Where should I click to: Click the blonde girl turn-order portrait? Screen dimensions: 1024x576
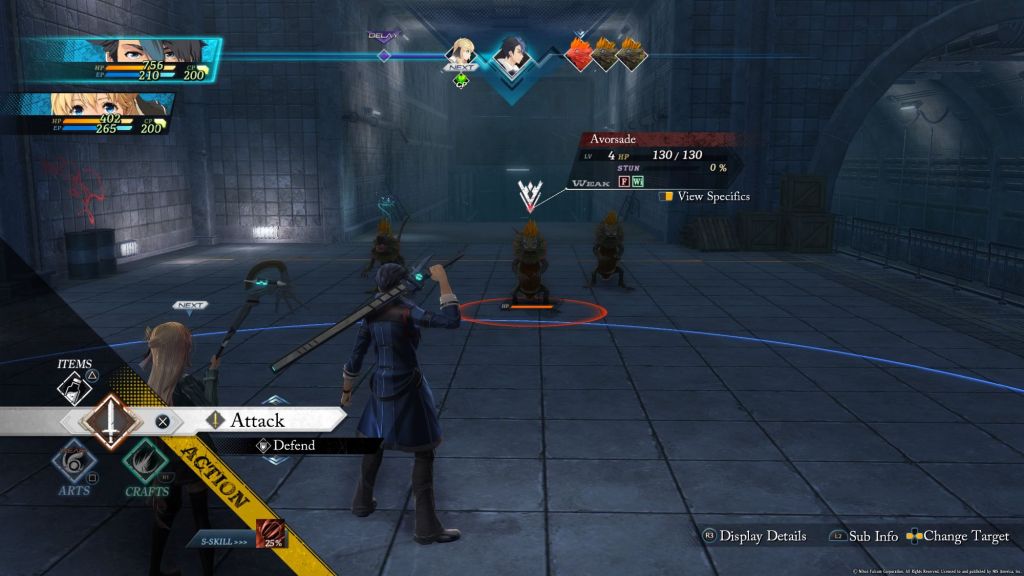click(461, 53)
